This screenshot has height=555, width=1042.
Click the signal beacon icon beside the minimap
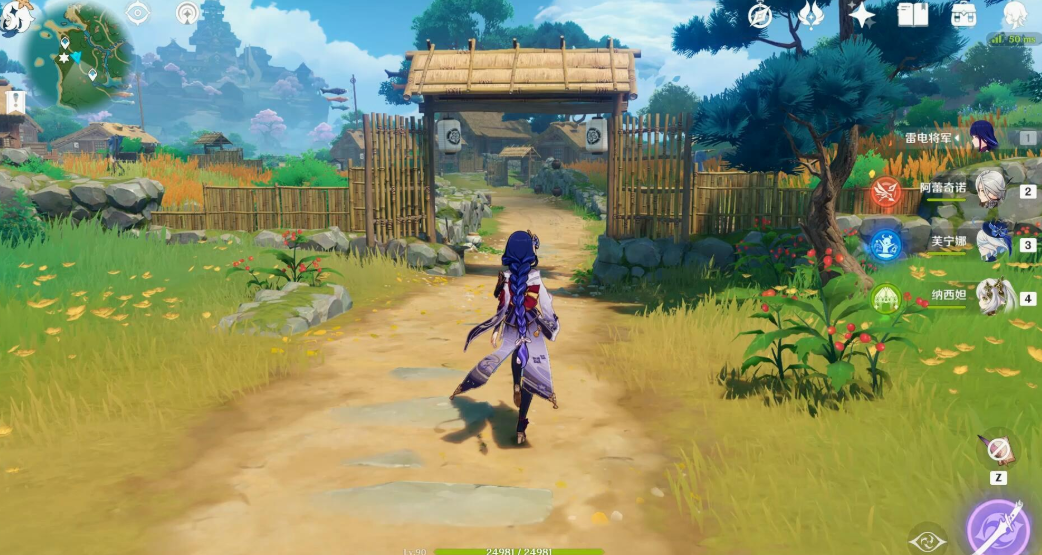187,13
